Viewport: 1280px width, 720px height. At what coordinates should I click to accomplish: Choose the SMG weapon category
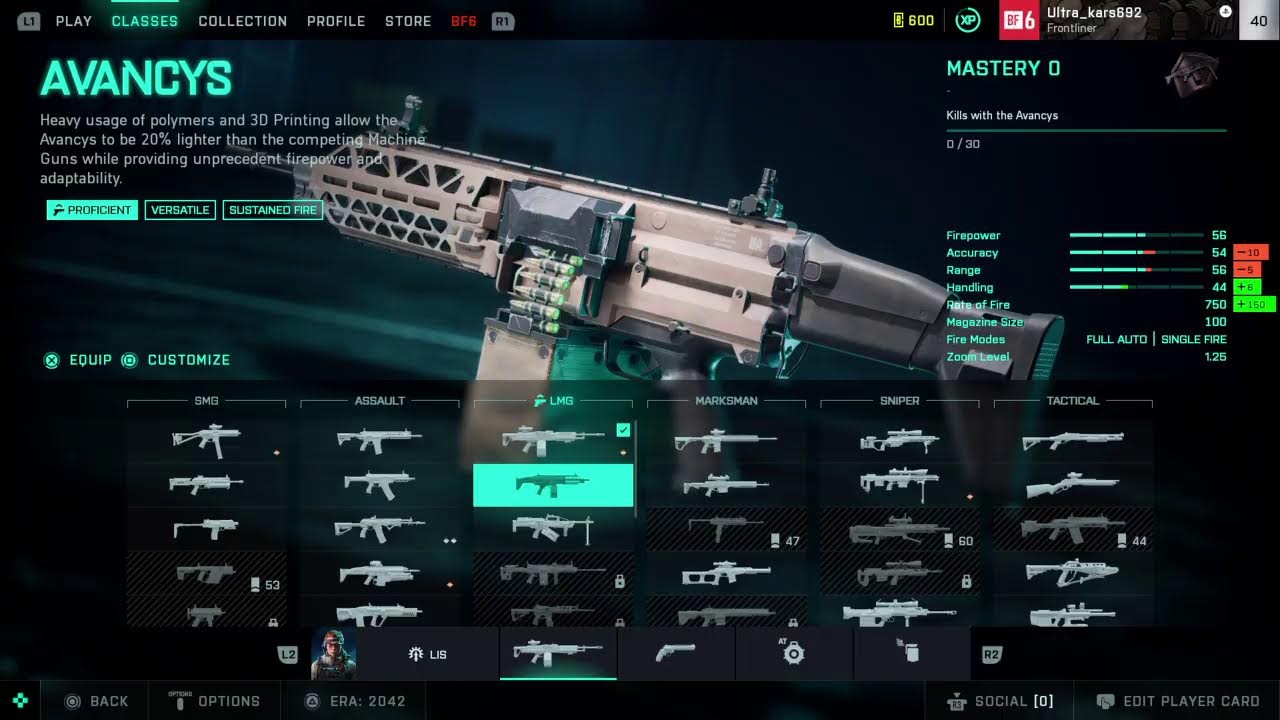(206, 401)
